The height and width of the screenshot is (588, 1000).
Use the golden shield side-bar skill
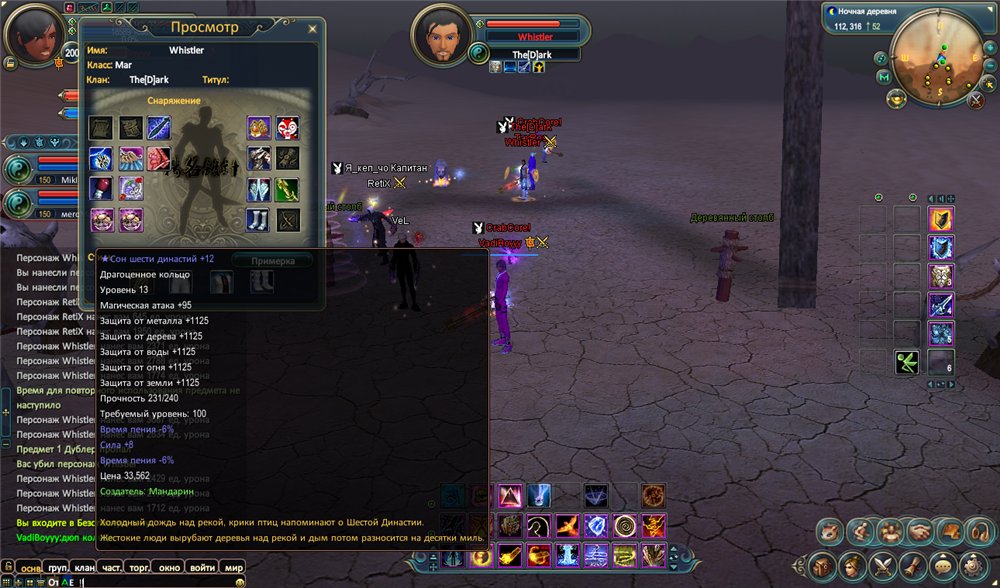point(941,219)
